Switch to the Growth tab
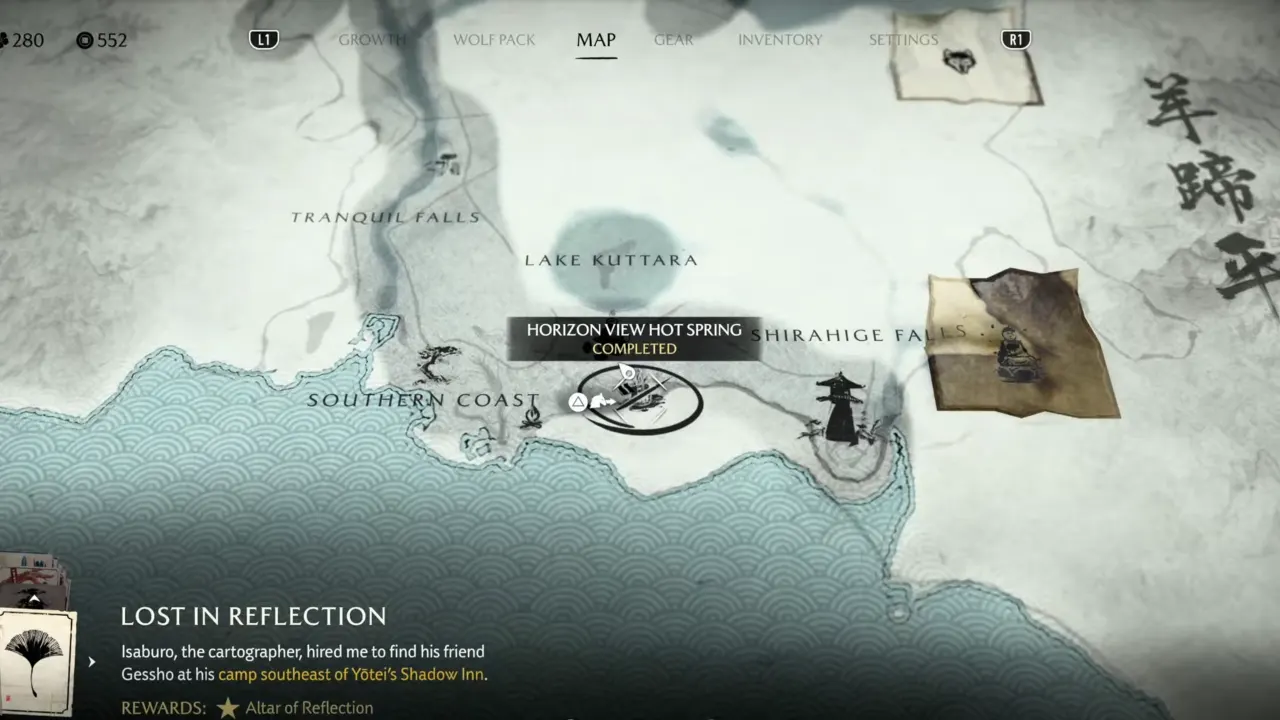This screenshot has height=720, width=1280. (372, 40)
